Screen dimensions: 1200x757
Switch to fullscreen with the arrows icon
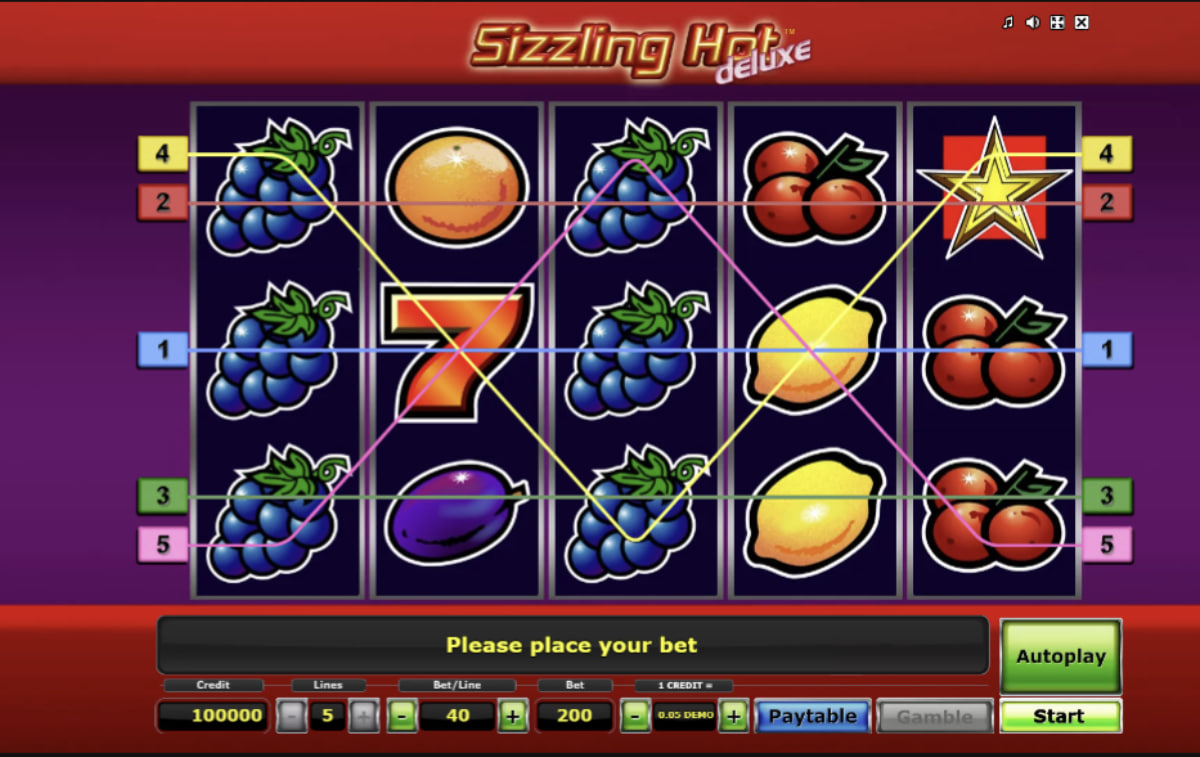pyautogui.click(x=1057, y=23)
